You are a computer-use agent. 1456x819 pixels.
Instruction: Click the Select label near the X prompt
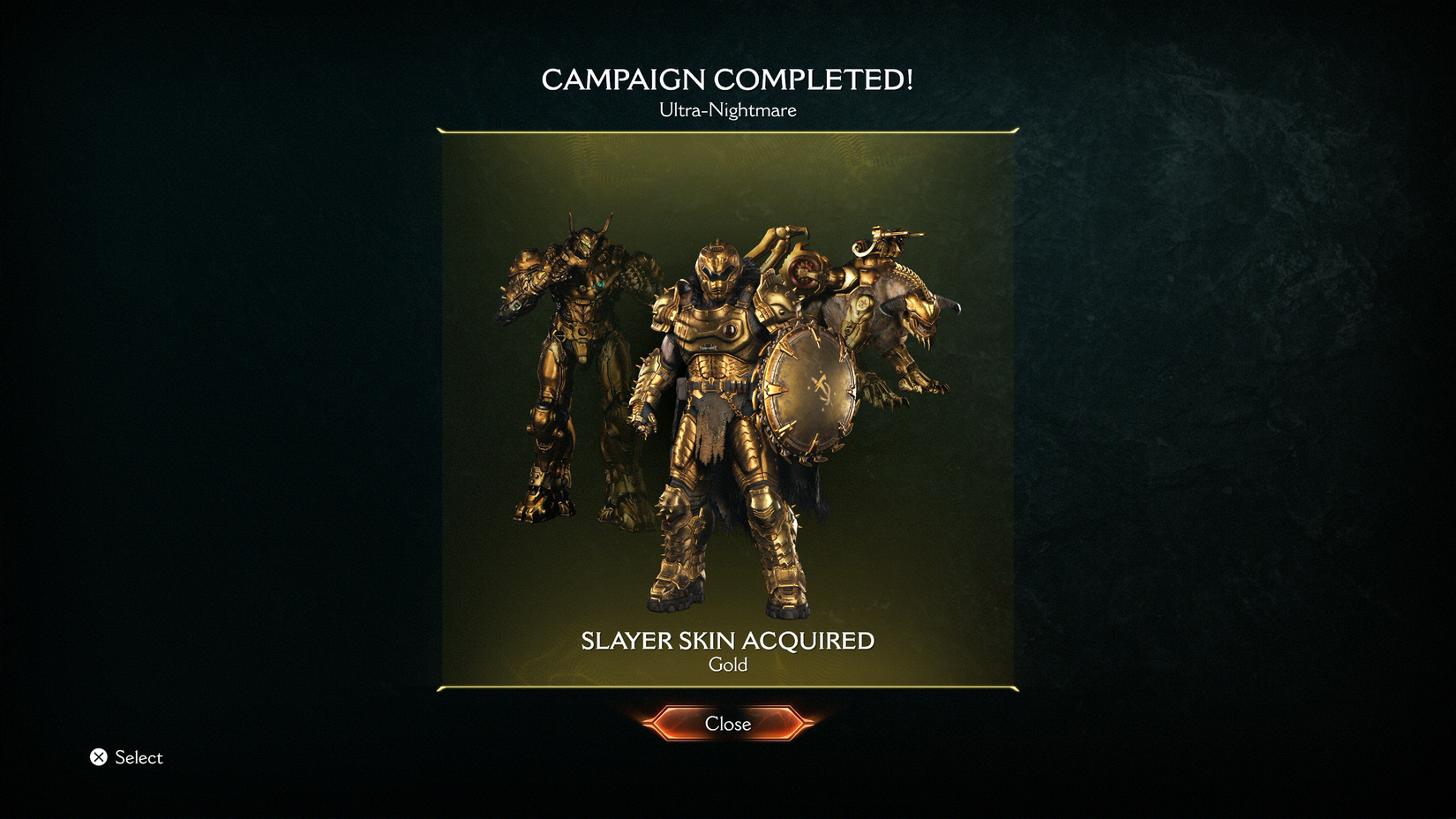coord(139,757)
